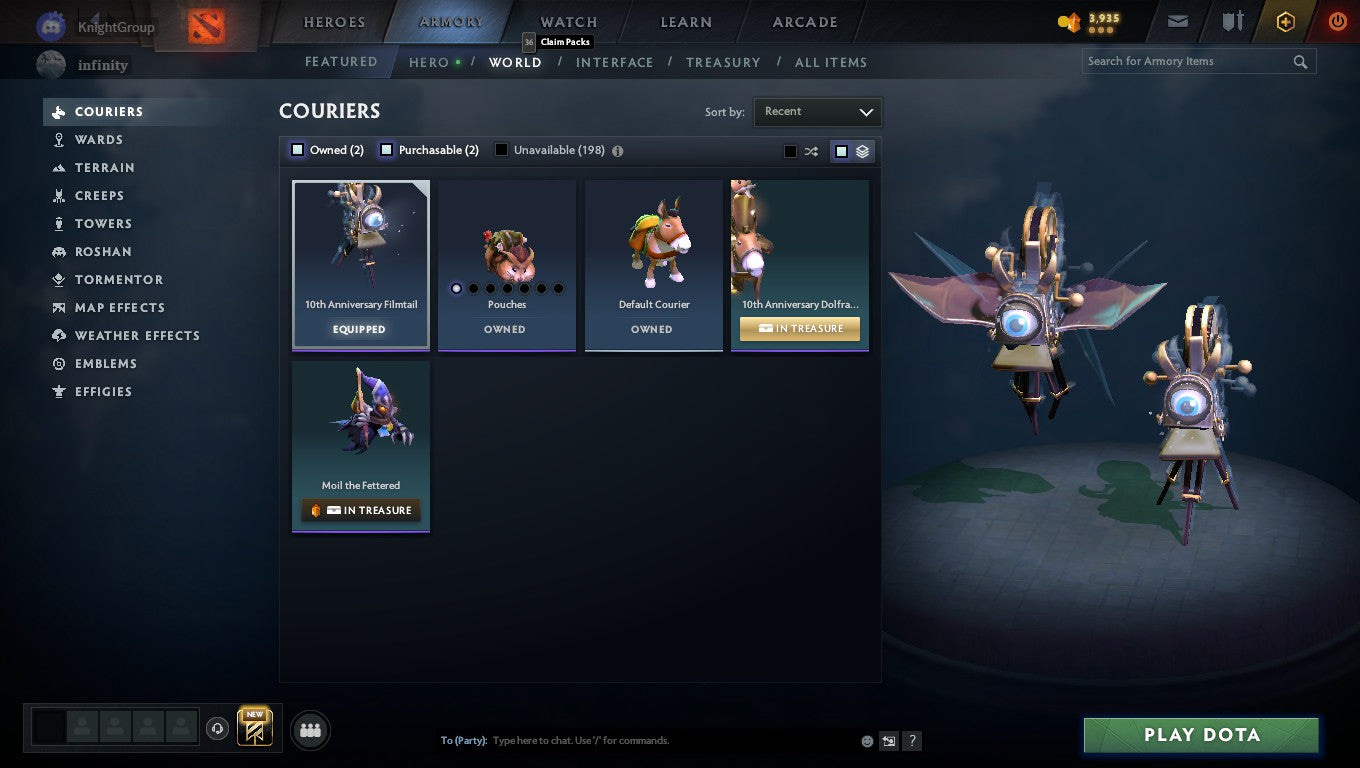This screenshot has height=768, width=1360.
Task: Click the shield and sword armory icon
Action: [x=1232, y=20]
